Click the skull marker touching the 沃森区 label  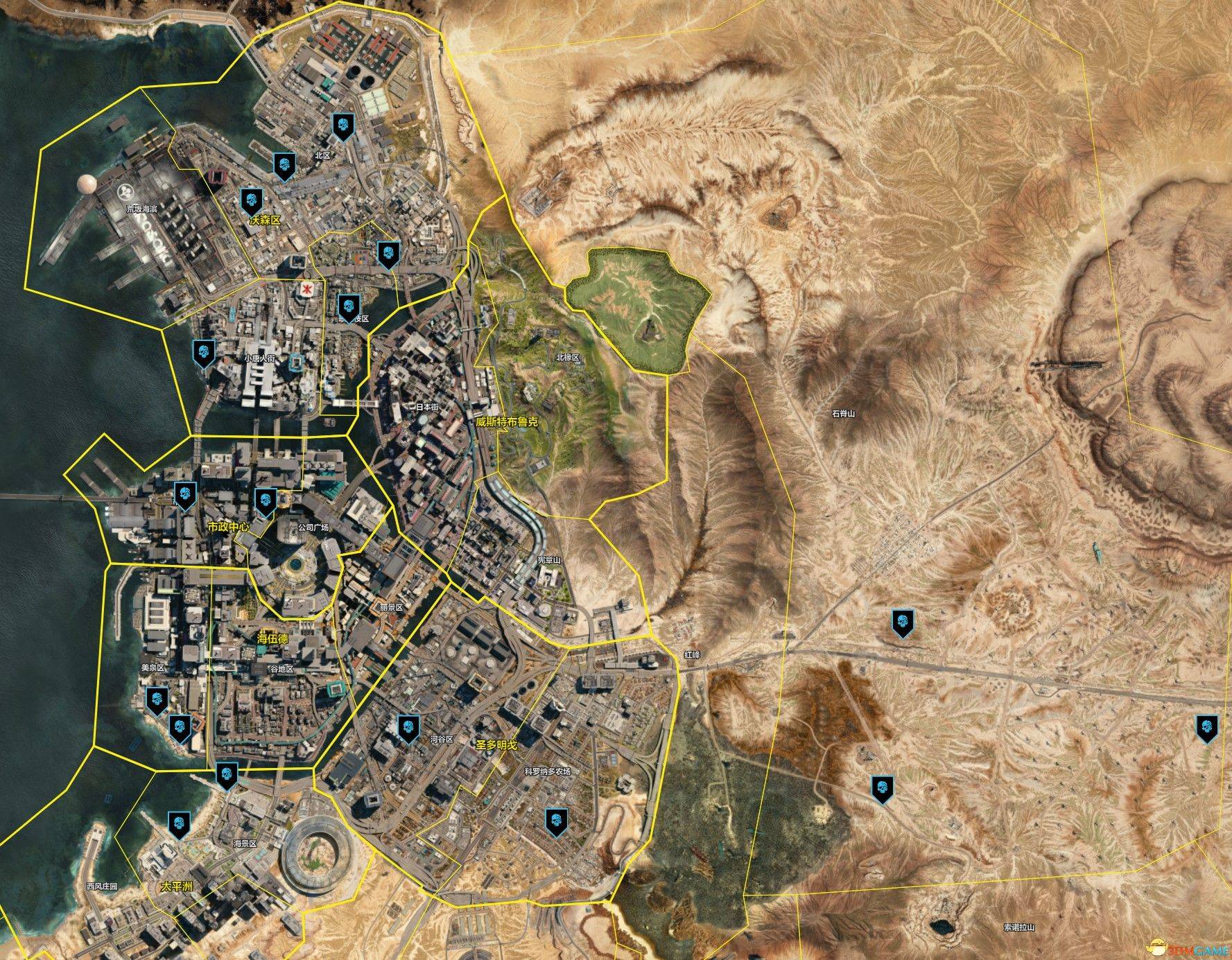pyautogui.click(x=251, y=200)
